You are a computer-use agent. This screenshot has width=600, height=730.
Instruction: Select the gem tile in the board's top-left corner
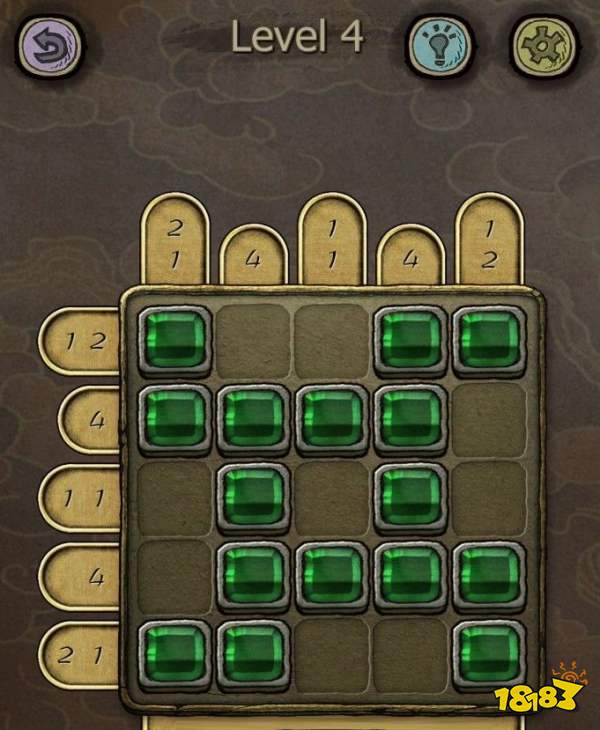pyautogui.click(x=174, y=338)
